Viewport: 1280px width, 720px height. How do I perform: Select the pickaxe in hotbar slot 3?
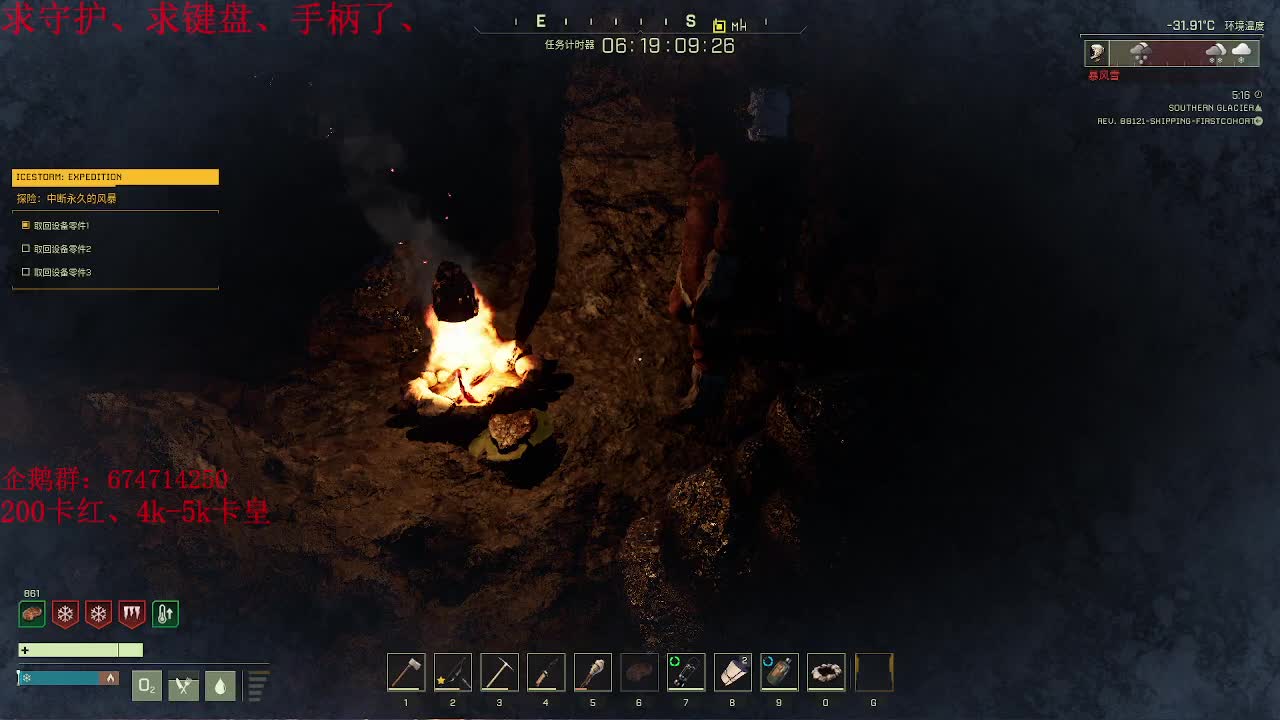[499, 671]
